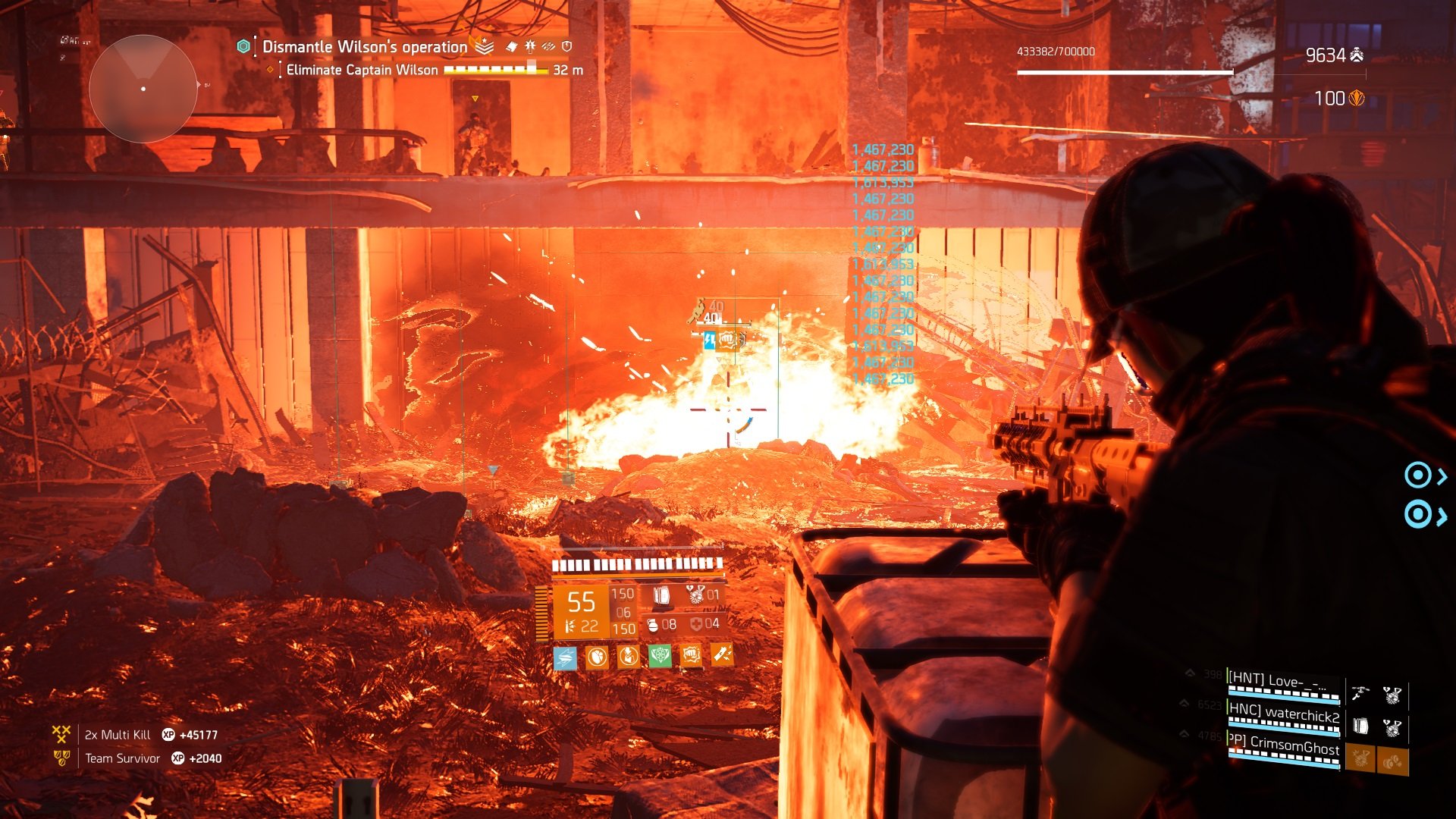Select the orange spark stick buff icon

(x=722, y=654)
